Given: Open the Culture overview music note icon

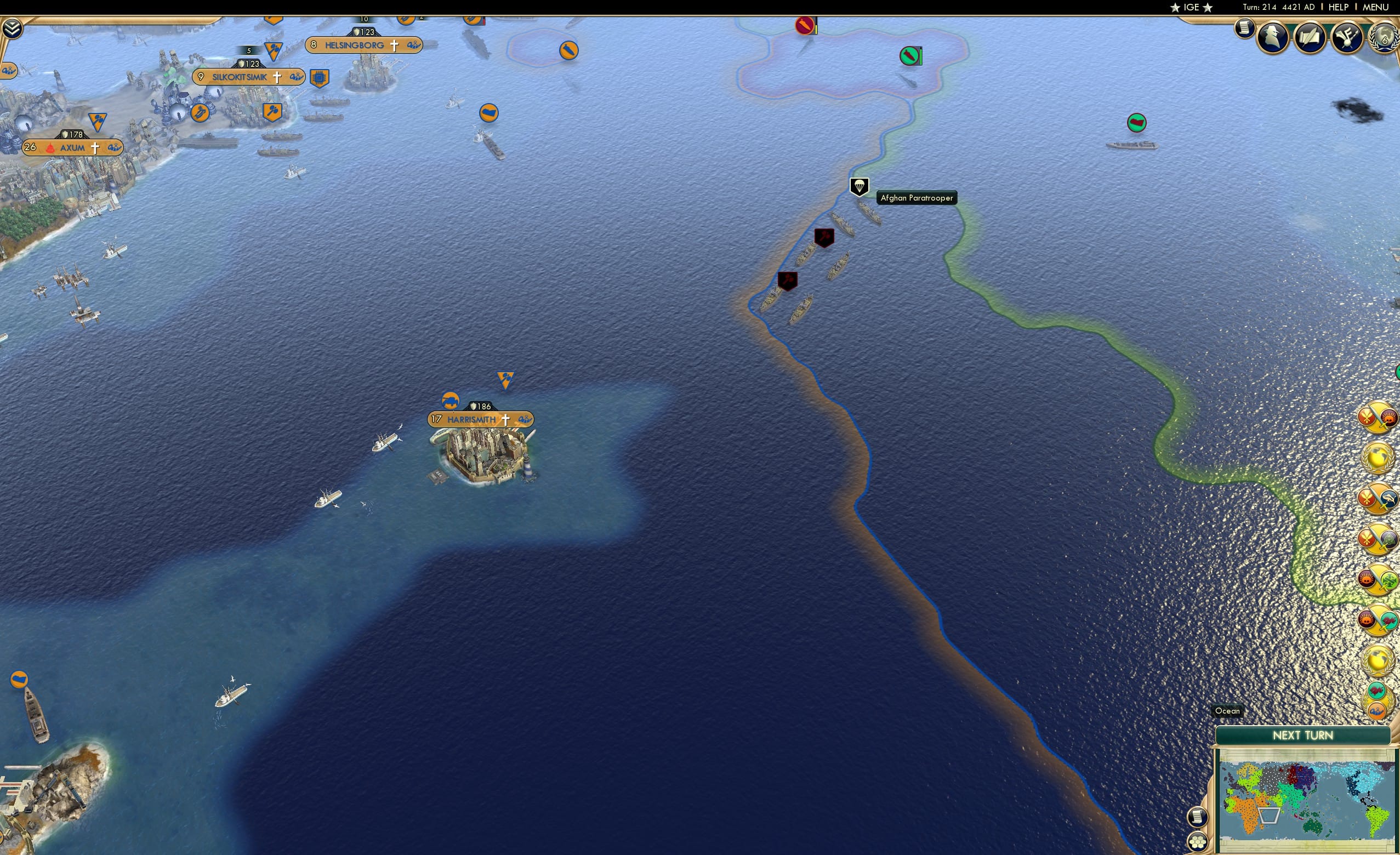Looking at the screenshot, I should click(1346, 37).
